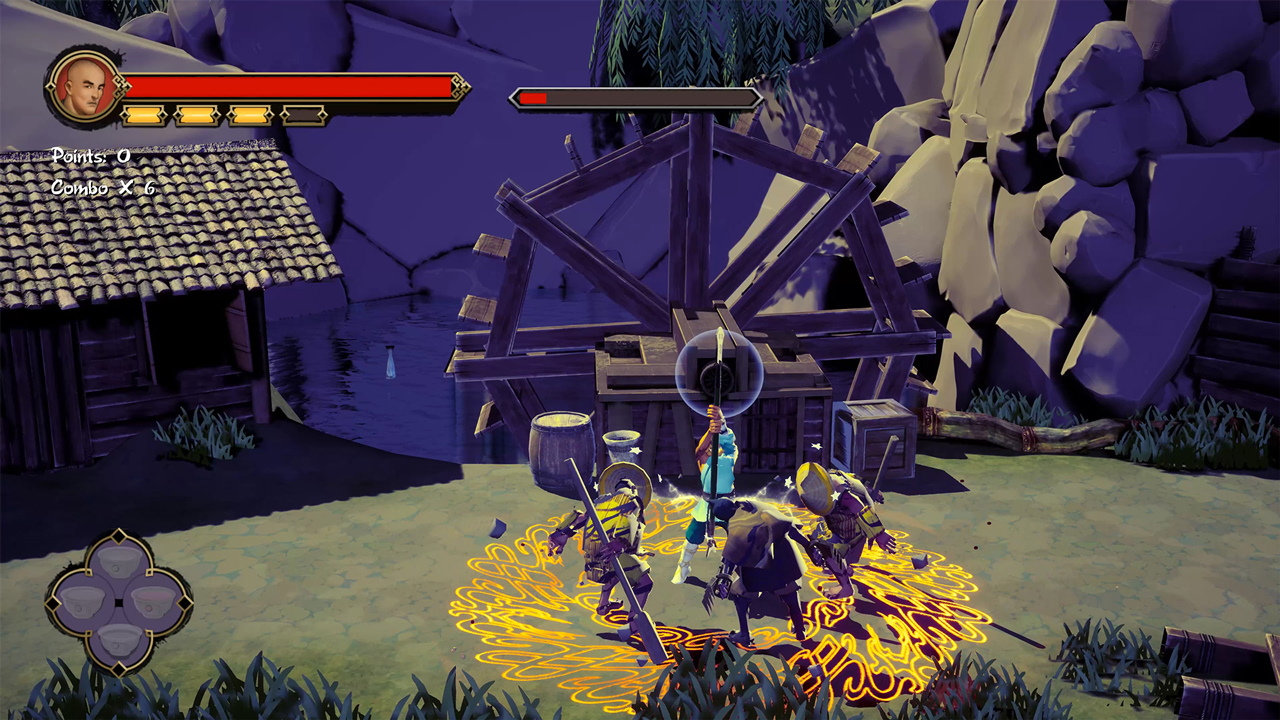Viewport: 1280px width, 720px height.
Task: Toggle the second filled qi segment
Action: click(198, 114)
